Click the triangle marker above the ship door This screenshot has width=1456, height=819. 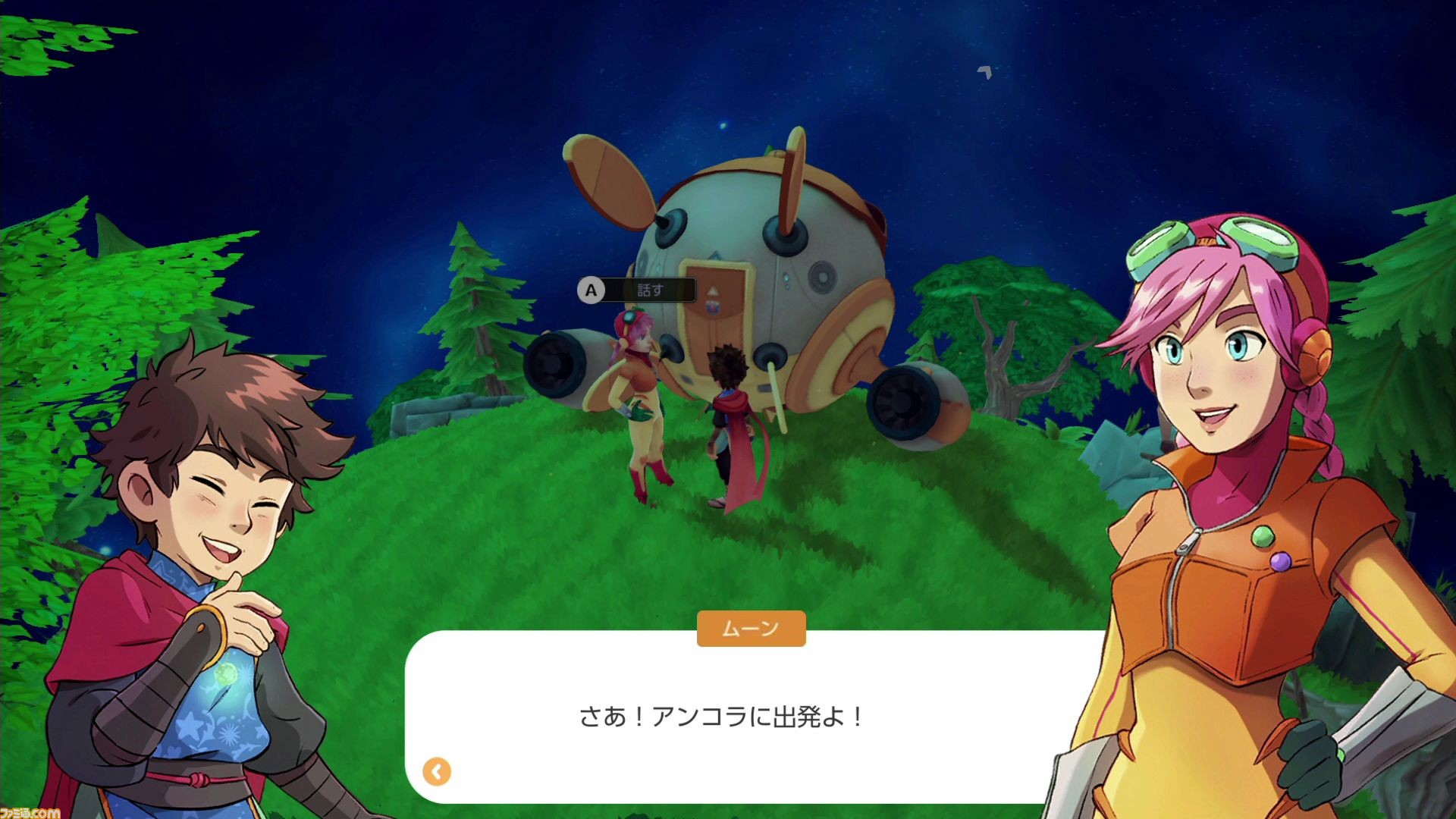713,290
